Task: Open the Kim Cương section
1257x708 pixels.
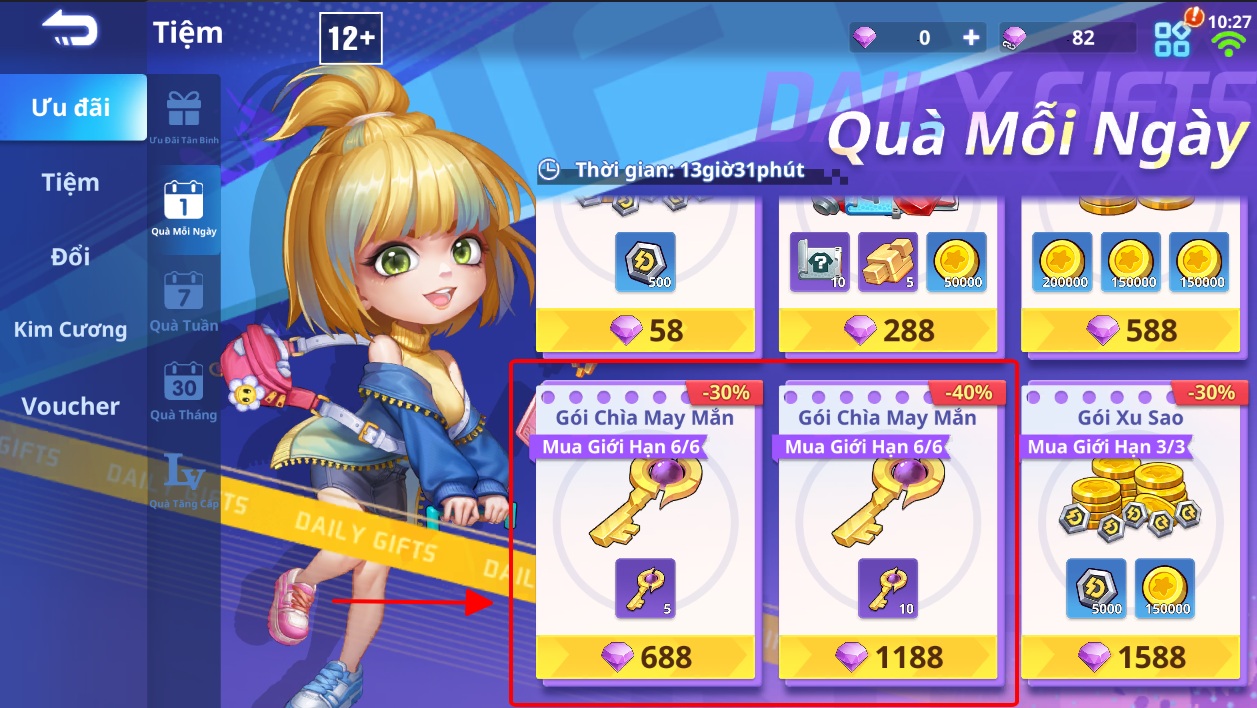Action: pyautogui.click(x=71, y=330)
